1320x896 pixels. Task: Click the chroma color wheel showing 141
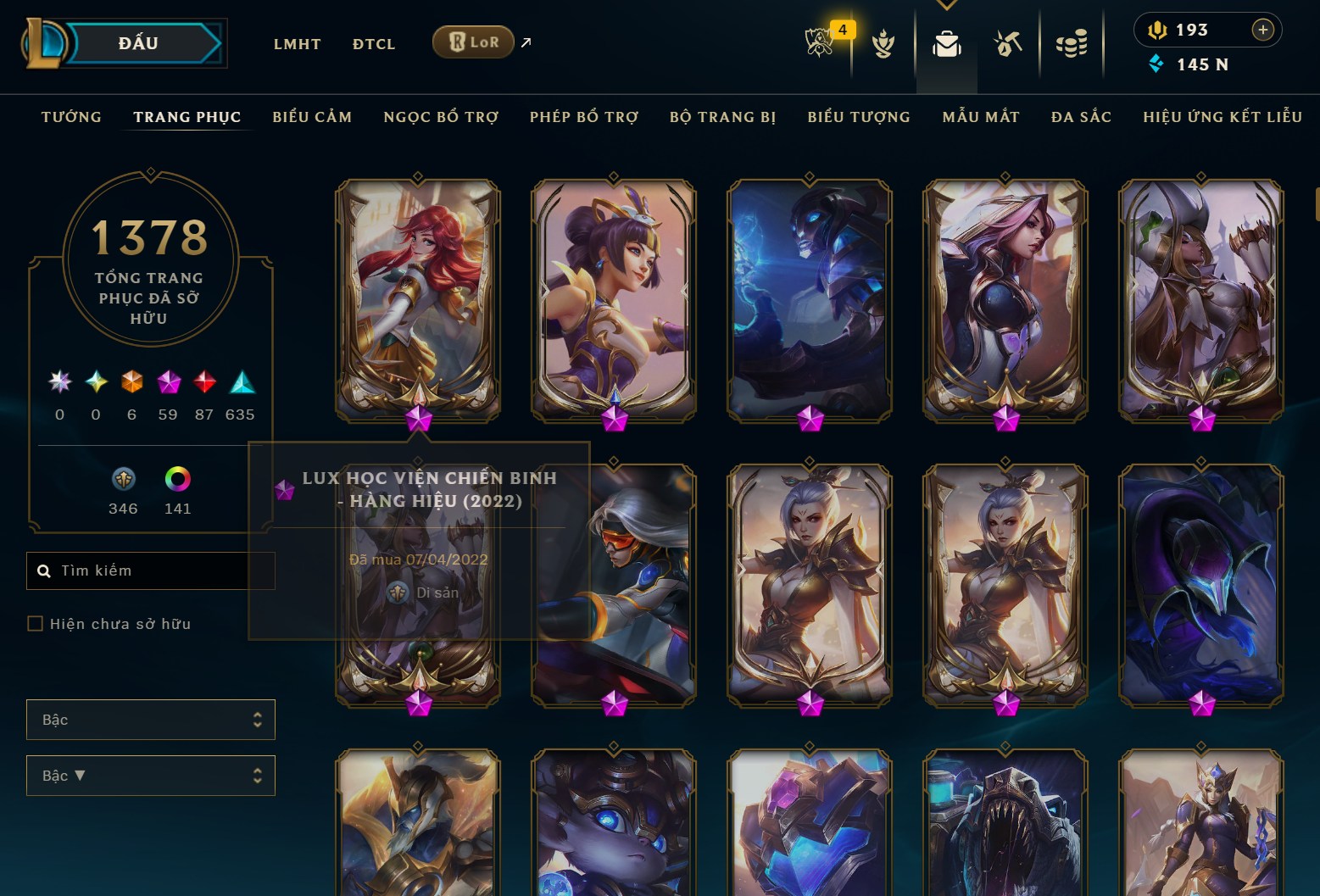coord(178,480)
